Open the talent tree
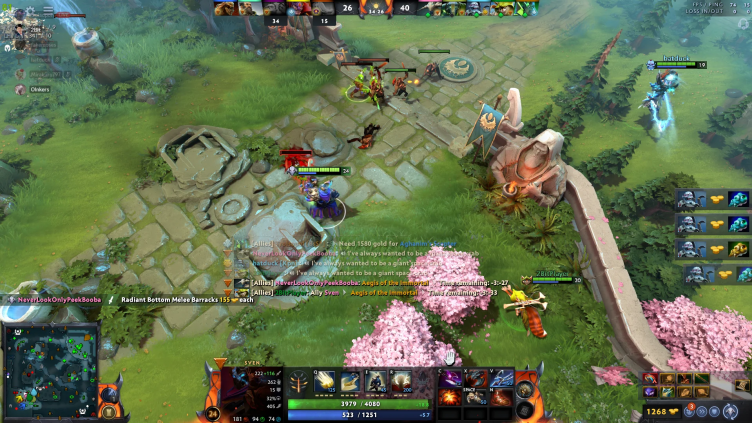Viewport: 752px width, 423px height. click(x=298, y=381)
